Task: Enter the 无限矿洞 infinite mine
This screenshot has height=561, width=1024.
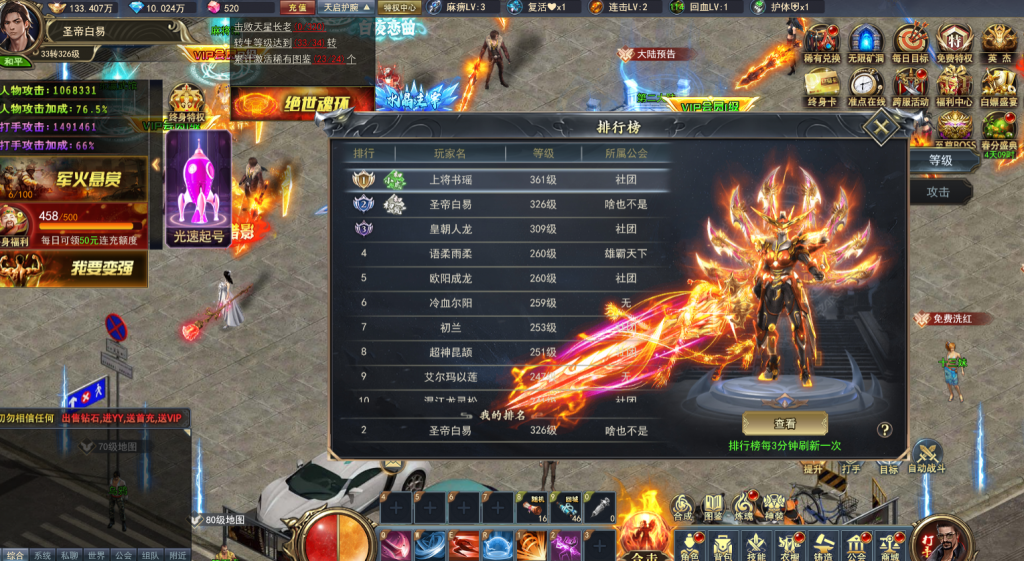Action: [865, 44]
